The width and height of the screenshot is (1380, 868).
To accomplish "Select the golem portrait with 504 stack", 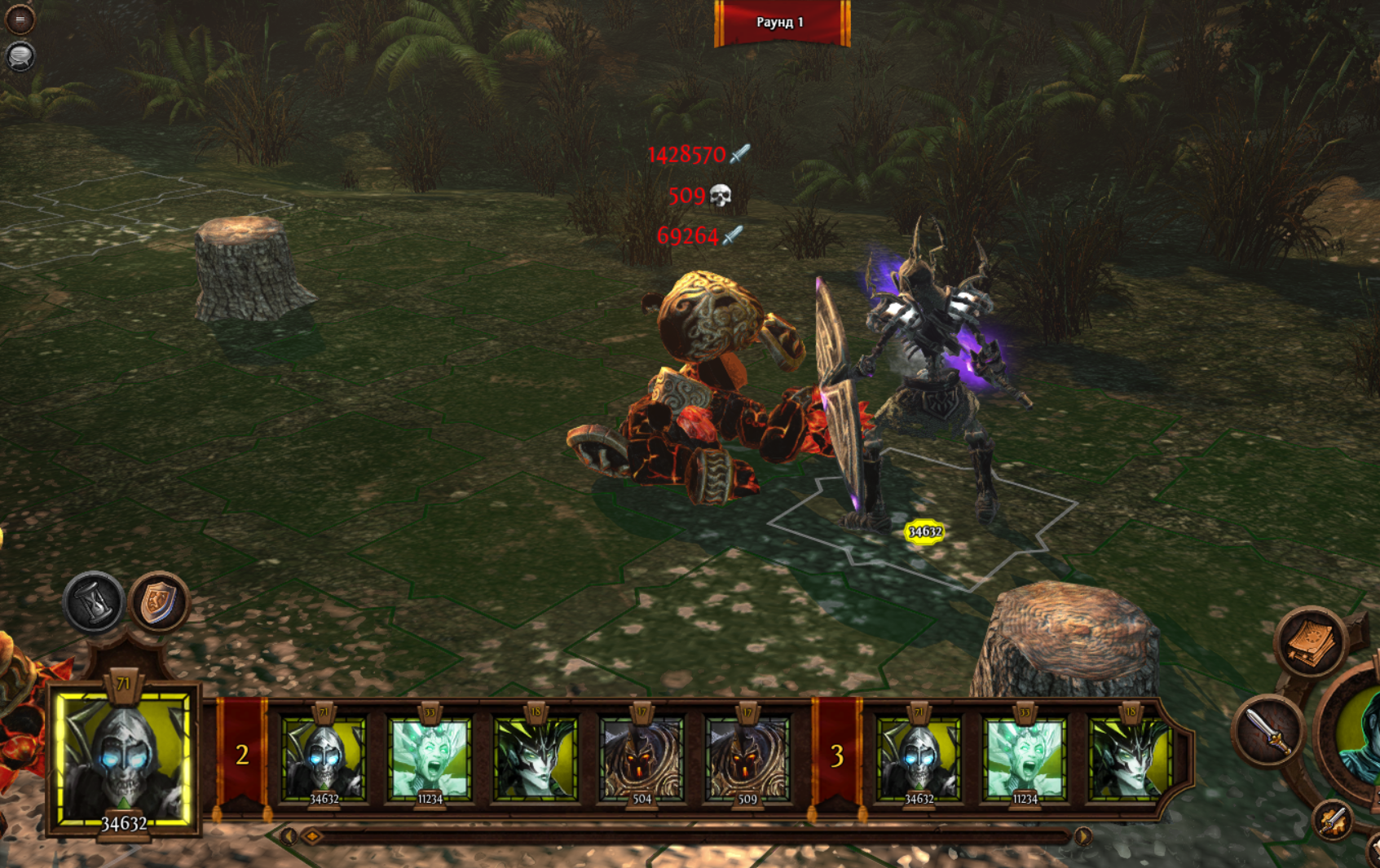I will 642,758.
